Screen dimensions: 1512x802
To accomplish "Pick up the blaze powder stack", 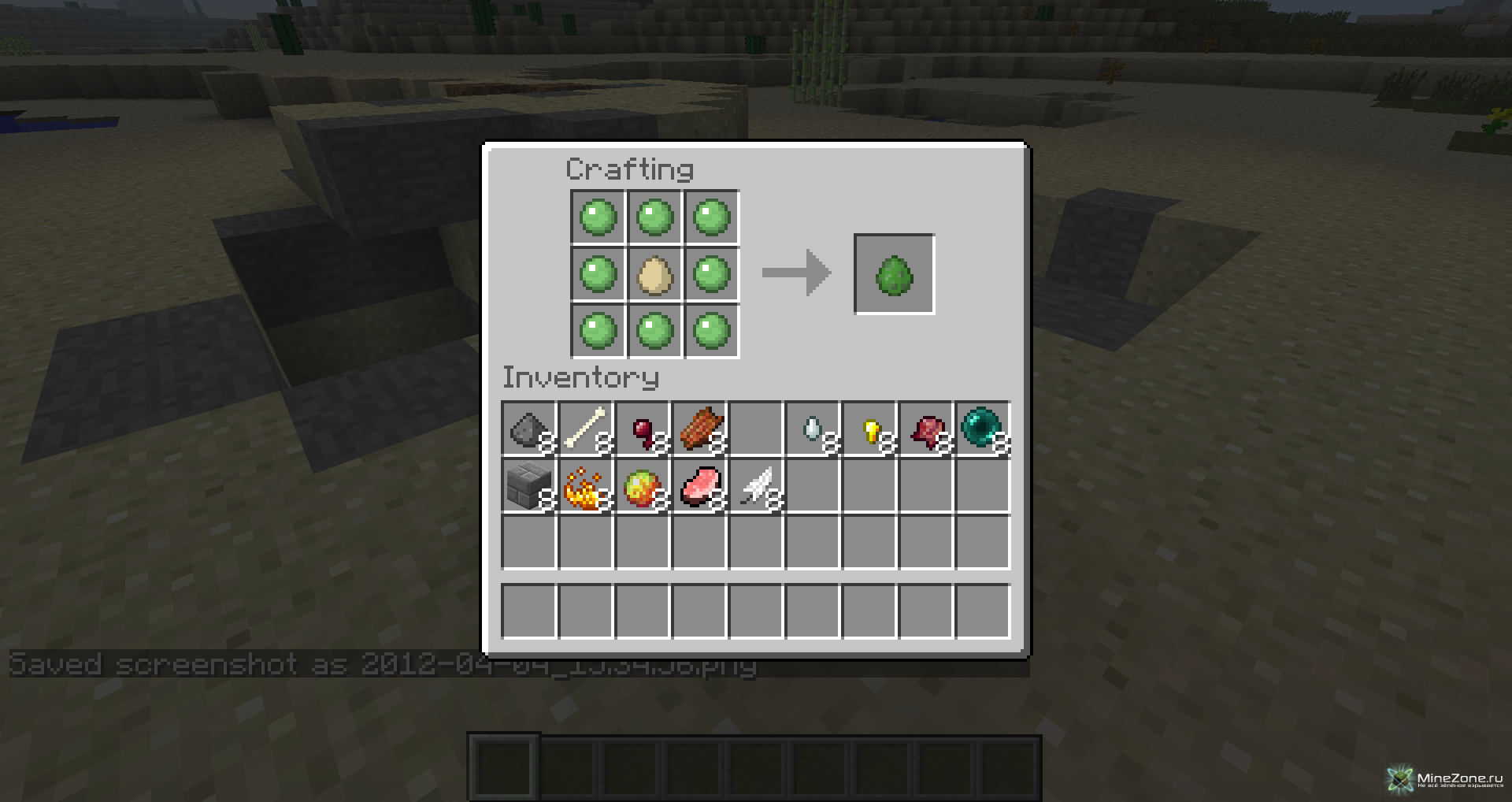I will (x=586, y=487).
